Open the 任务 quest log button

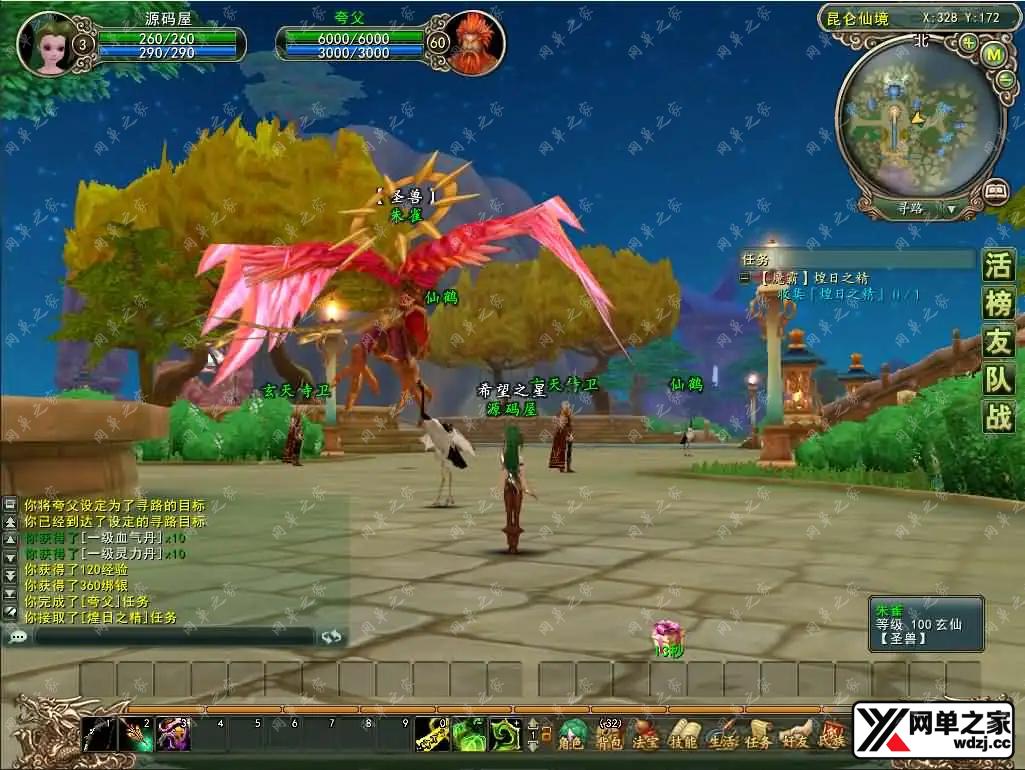pyautogui.click(x=758, y=735)
